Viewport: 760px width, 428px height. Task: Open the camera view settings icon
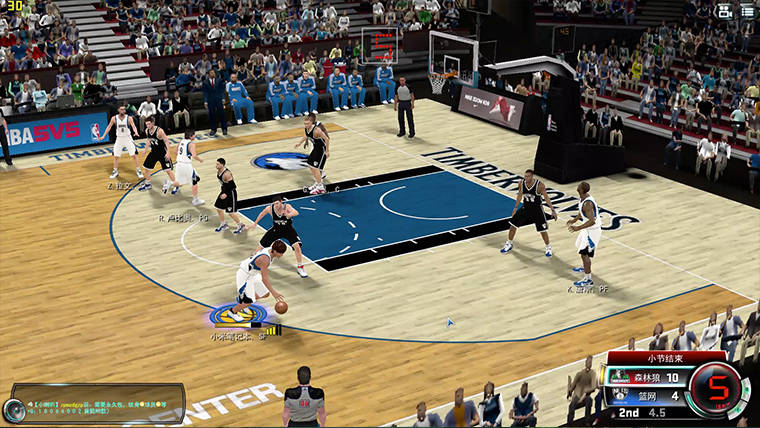tap(725, 11)
